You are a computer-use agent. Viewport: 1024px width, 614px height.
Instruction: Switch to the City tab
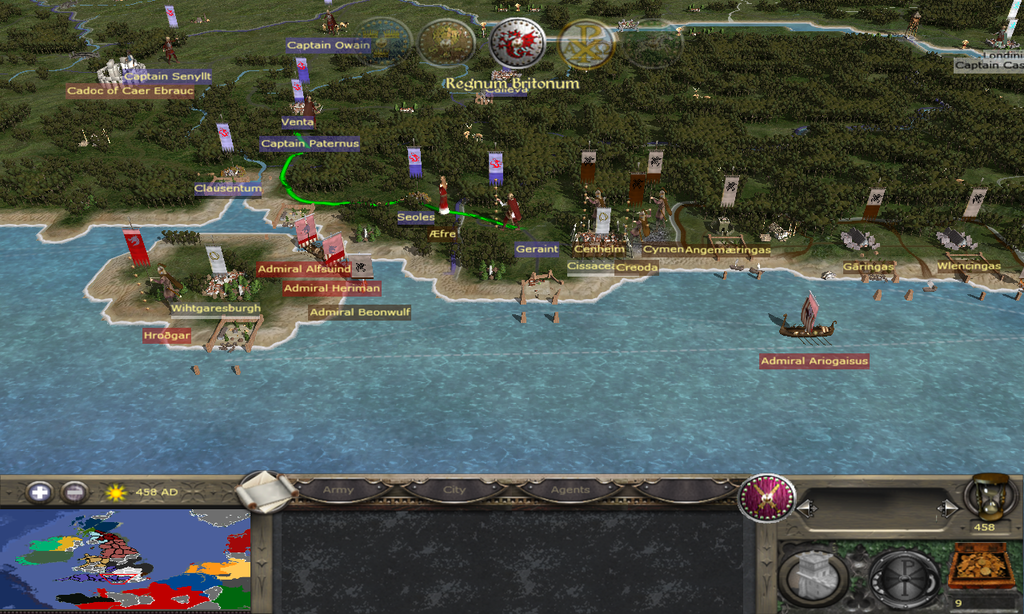click(455, 491)
